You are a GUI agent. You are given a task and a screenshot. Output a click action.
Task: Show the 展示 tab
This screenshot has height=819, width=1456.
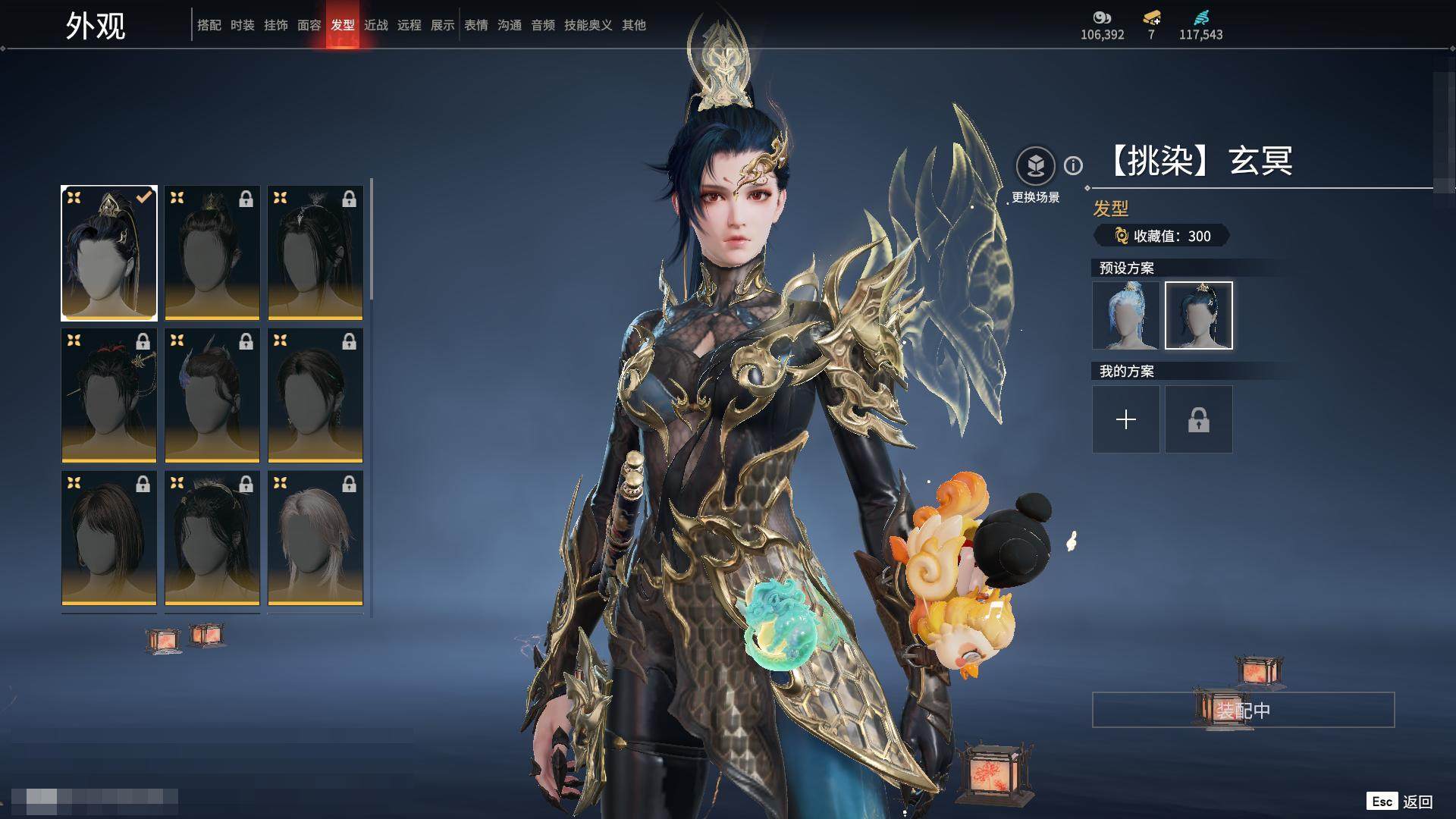tap(443, 25)
